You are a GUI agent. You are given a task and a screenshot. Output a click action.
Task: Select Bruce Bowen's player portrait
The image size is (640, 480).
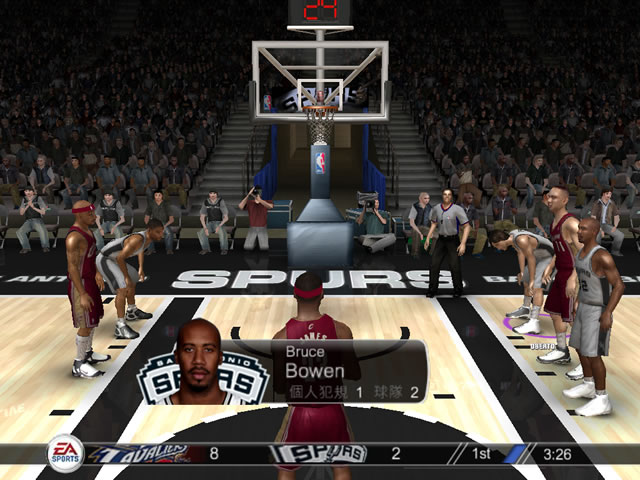click(x=200, y=364)
